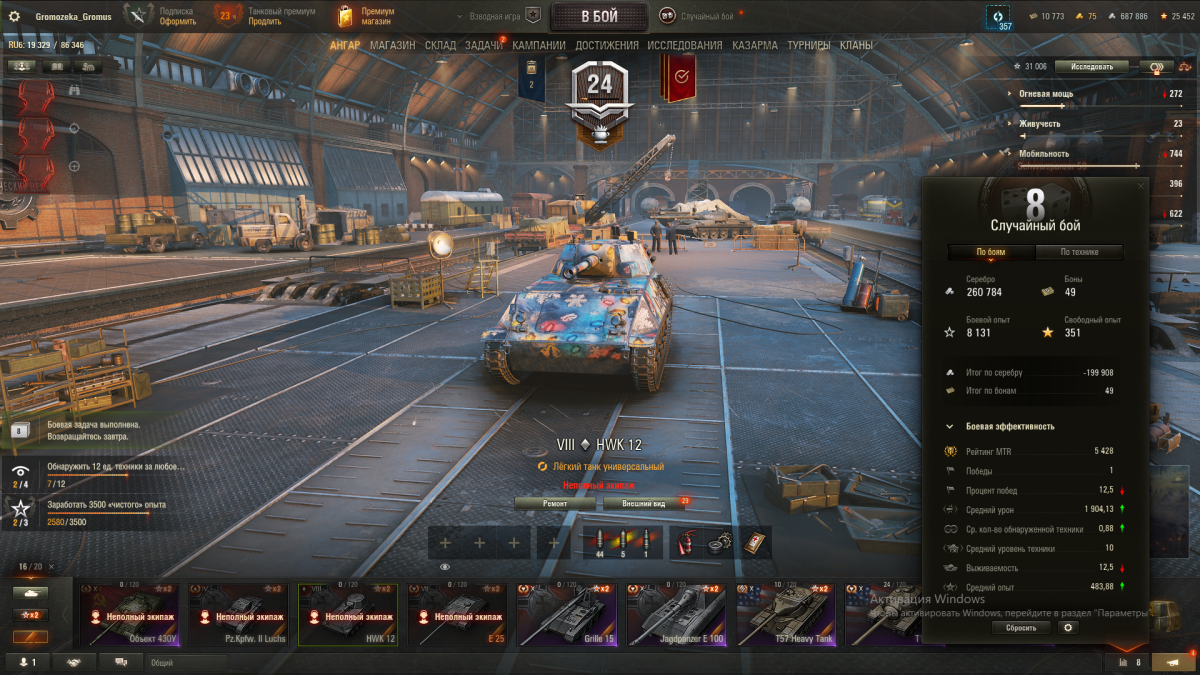Open the settings gear in top bar
1200x675 pixels.
14,17
